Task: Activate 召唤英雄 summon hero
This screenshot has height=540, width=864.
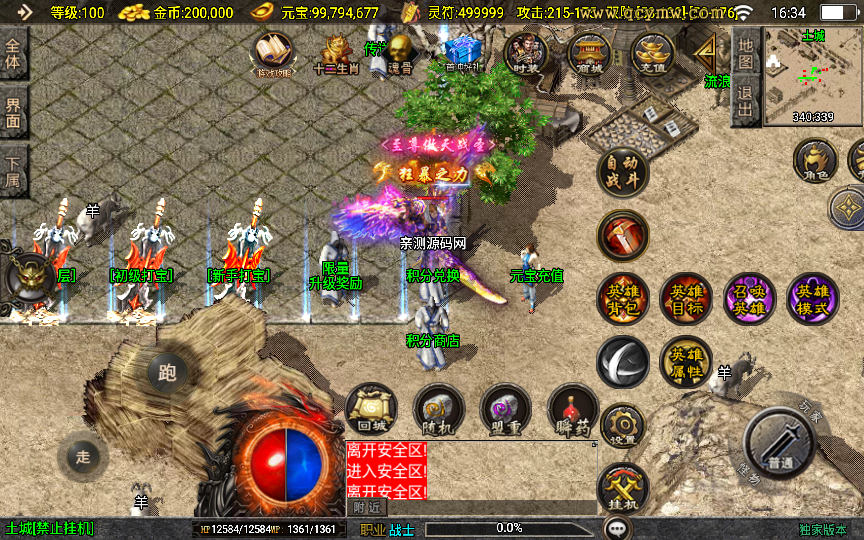Action: coord(749,298)
